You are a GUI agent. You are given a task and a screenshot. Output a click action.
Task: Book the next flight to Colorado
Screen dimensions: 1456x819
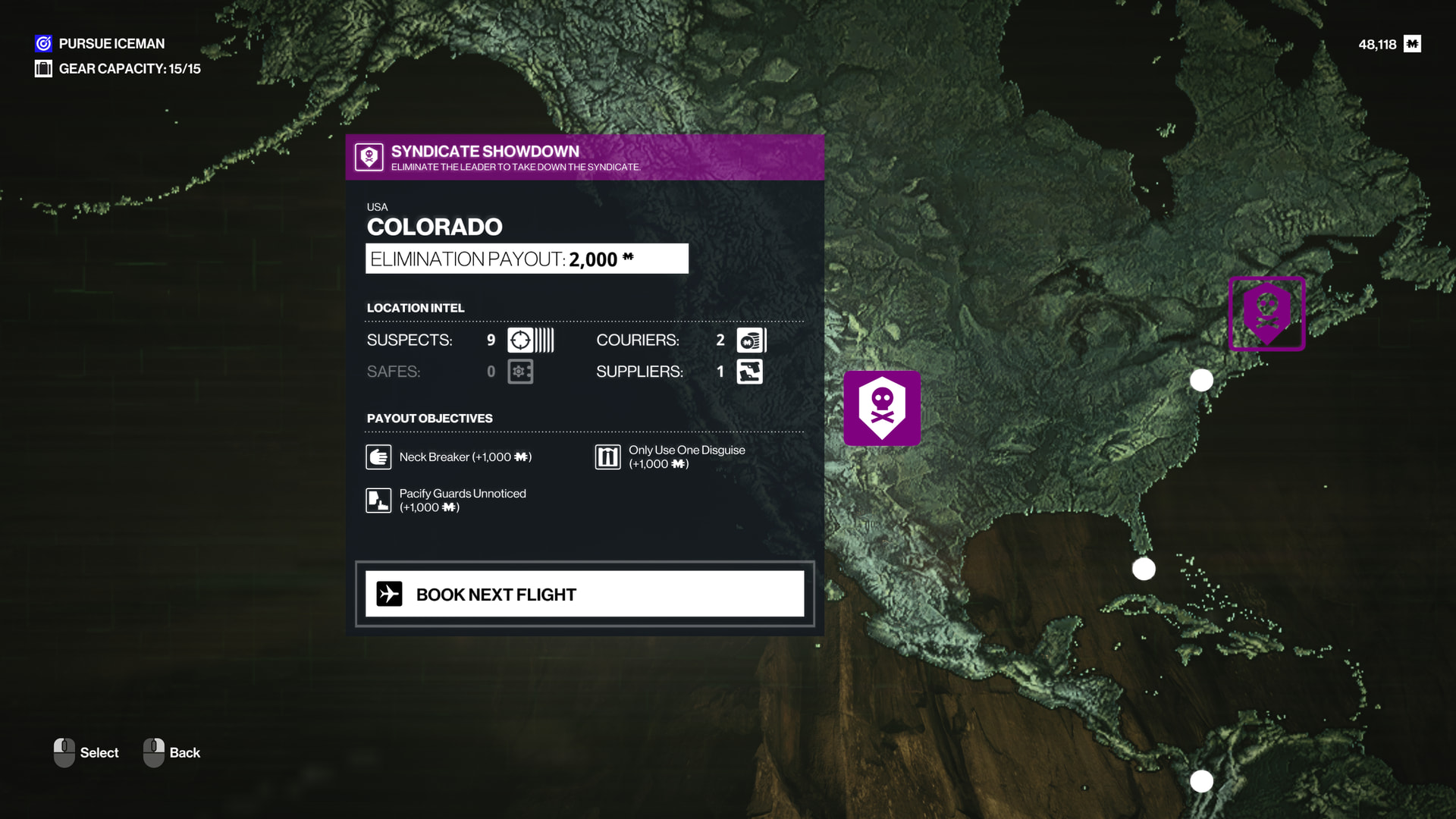pos(584,594)
